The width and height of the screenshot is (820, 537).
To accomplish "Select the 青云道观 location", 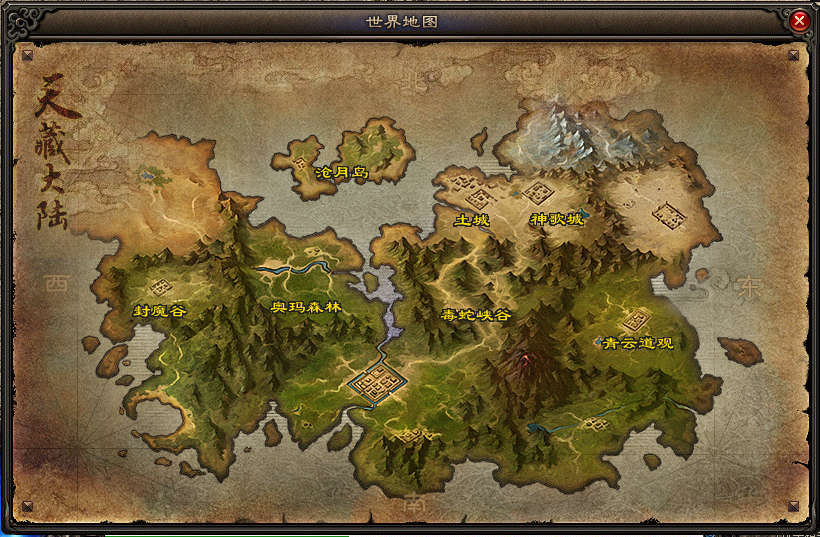I will [x=638, y=342].
